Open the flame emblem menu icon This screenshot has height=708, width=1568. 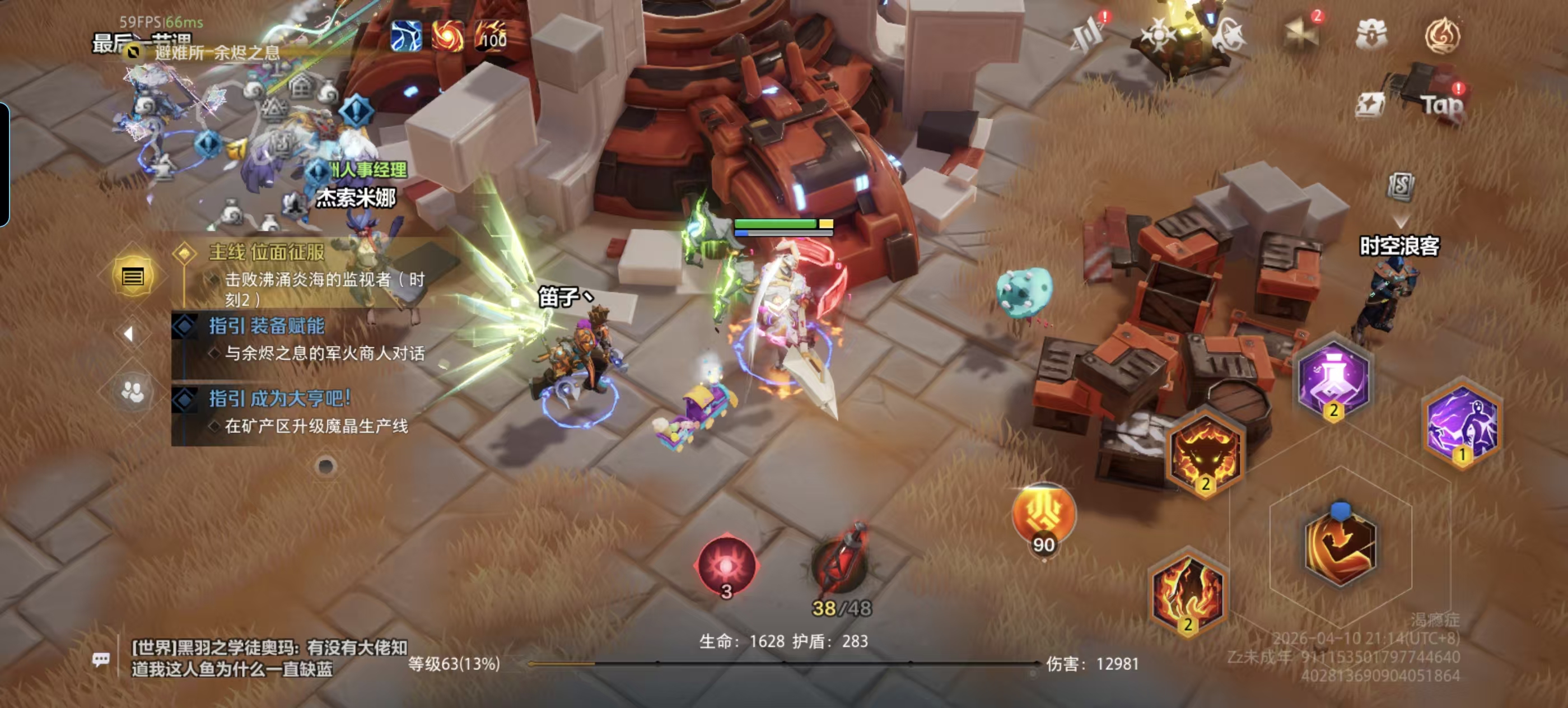pos(1441,35)
